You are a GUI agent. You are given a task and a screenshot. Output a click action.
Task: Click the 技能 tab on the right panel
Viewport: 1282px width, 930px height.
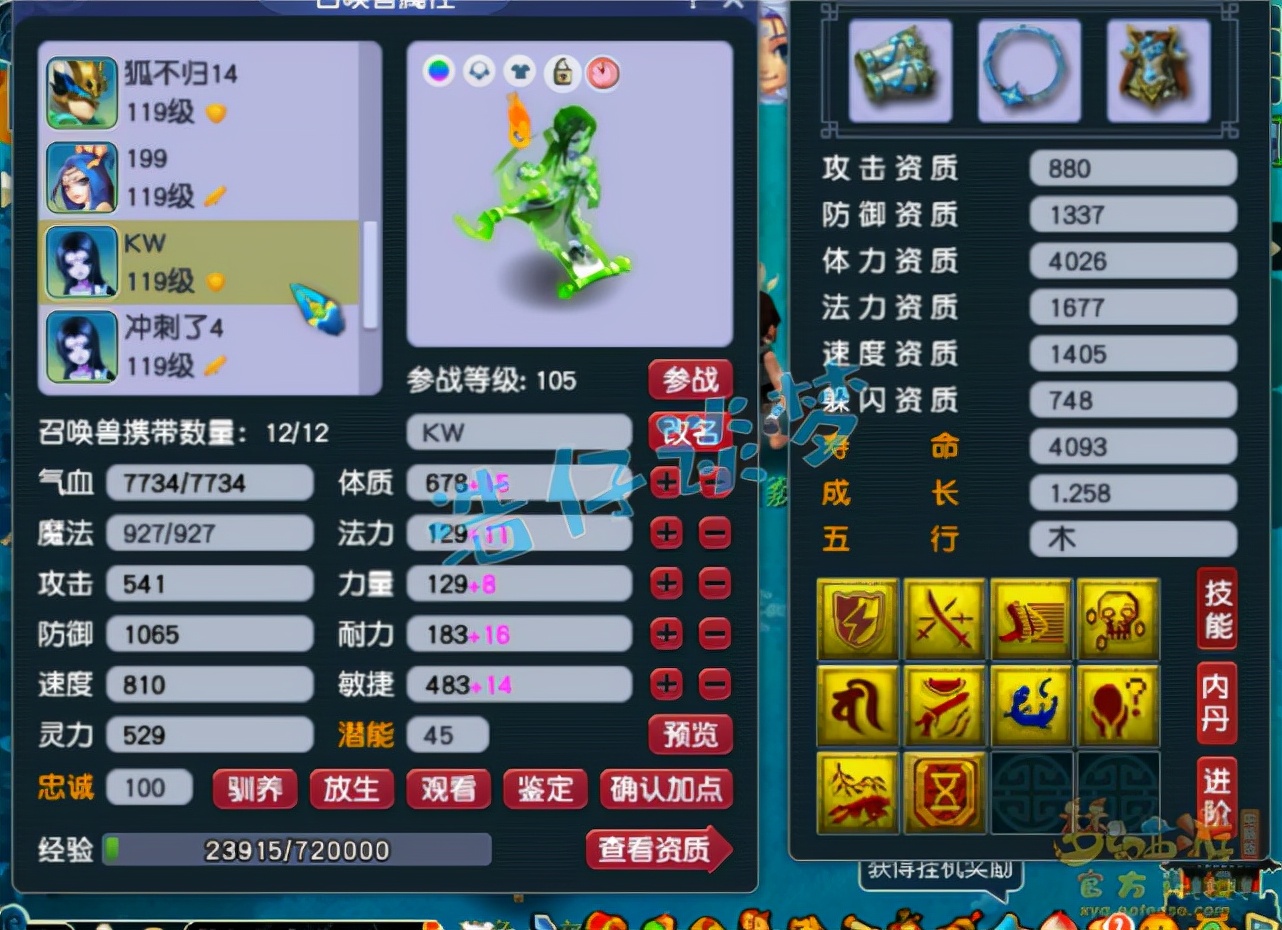1216,610
